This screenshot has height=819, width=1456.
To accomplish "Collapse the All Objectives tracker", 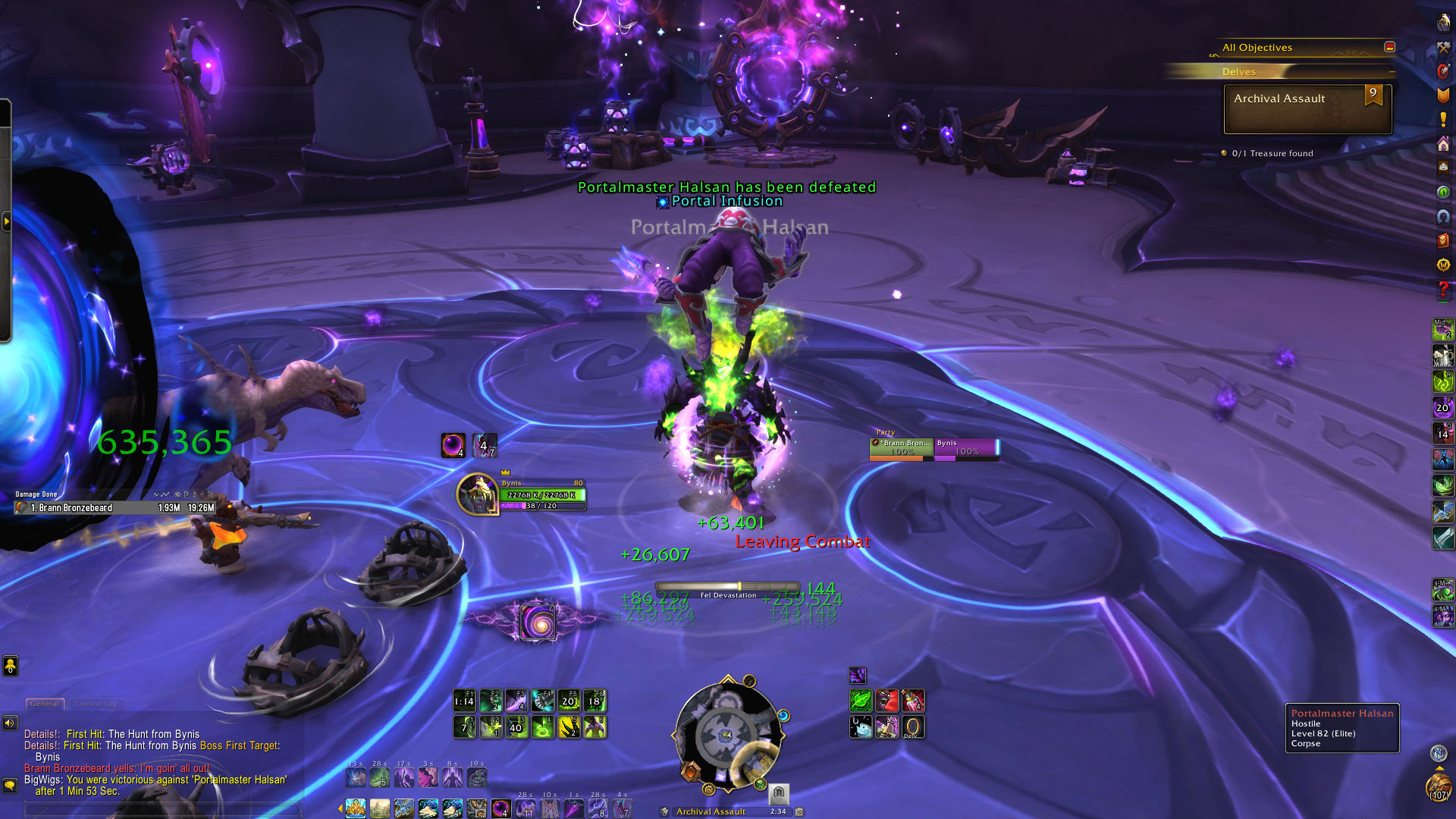I will click(1389, 47).
